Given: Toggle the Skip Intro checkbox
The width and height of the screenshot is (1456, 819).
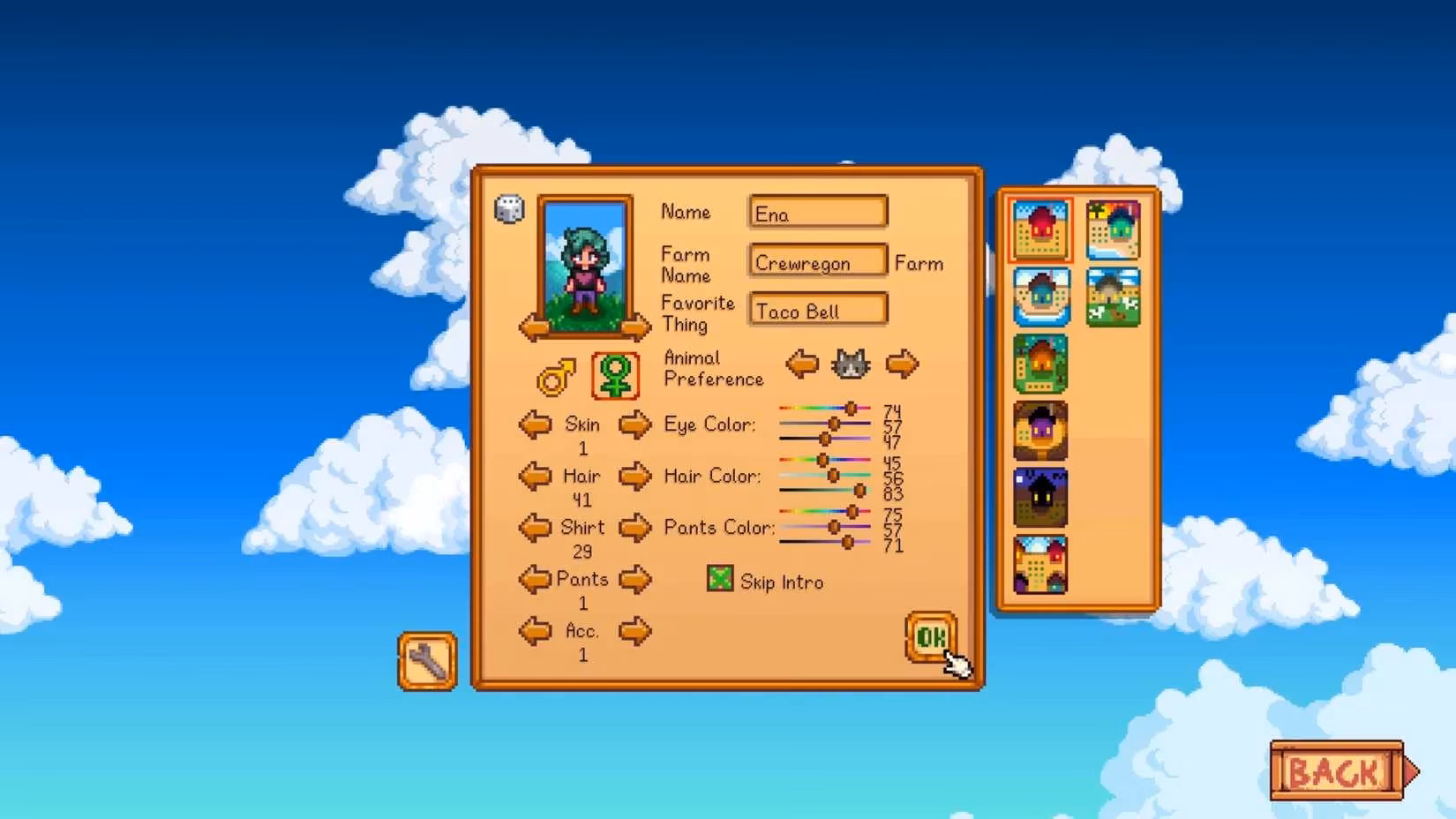Looking at the screenshot, I should pos(720,579).
